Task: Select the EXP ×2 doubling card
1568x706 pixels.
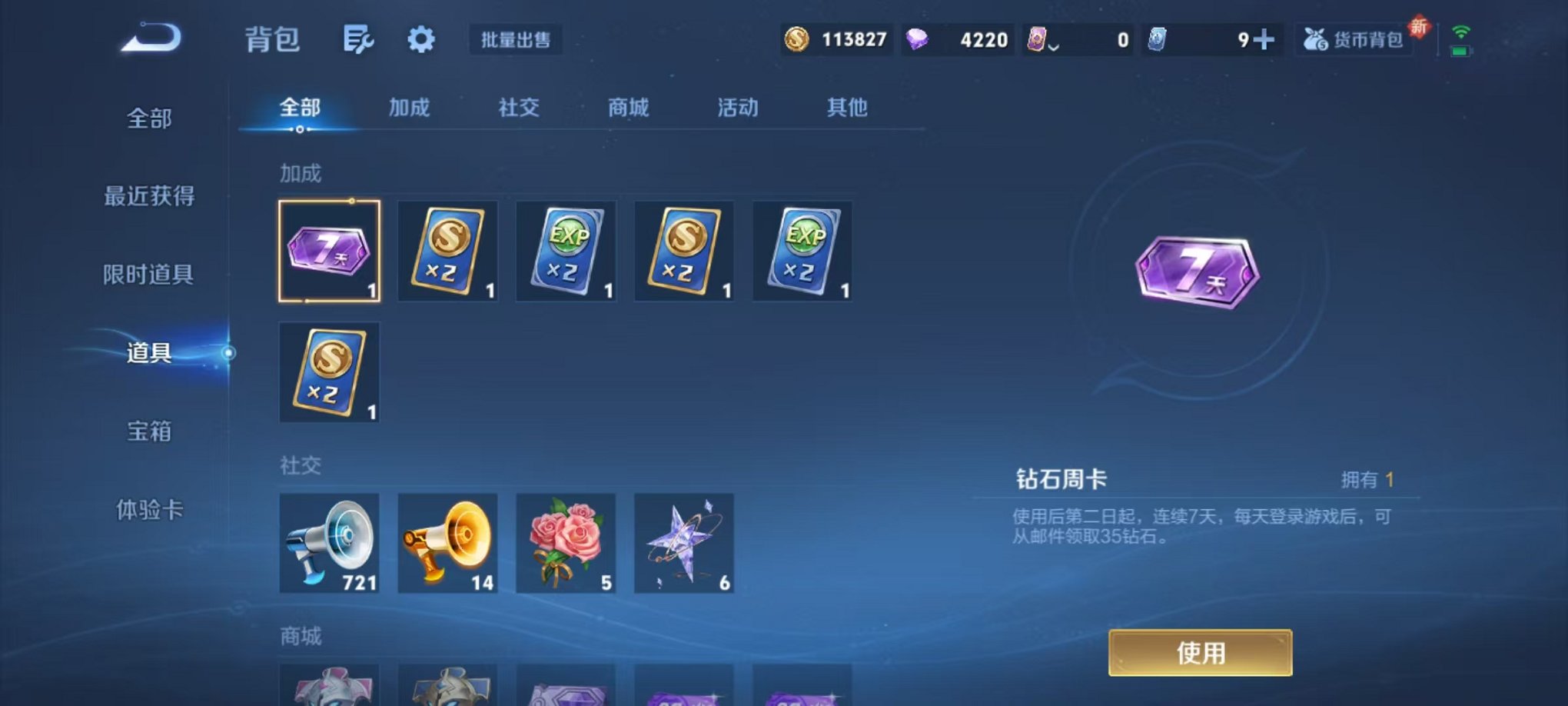Action: 566,251
